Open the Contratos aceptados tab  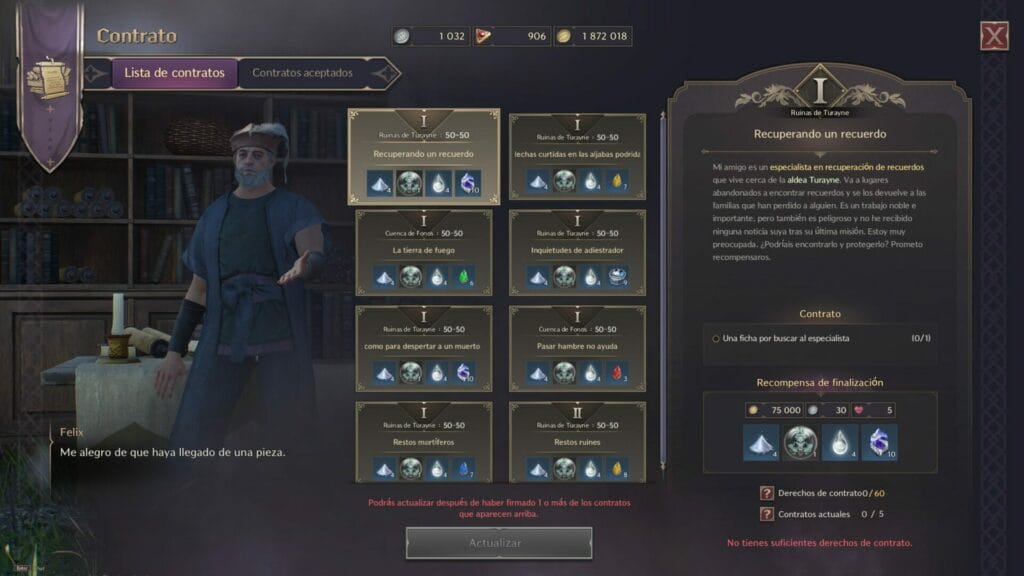302,73
